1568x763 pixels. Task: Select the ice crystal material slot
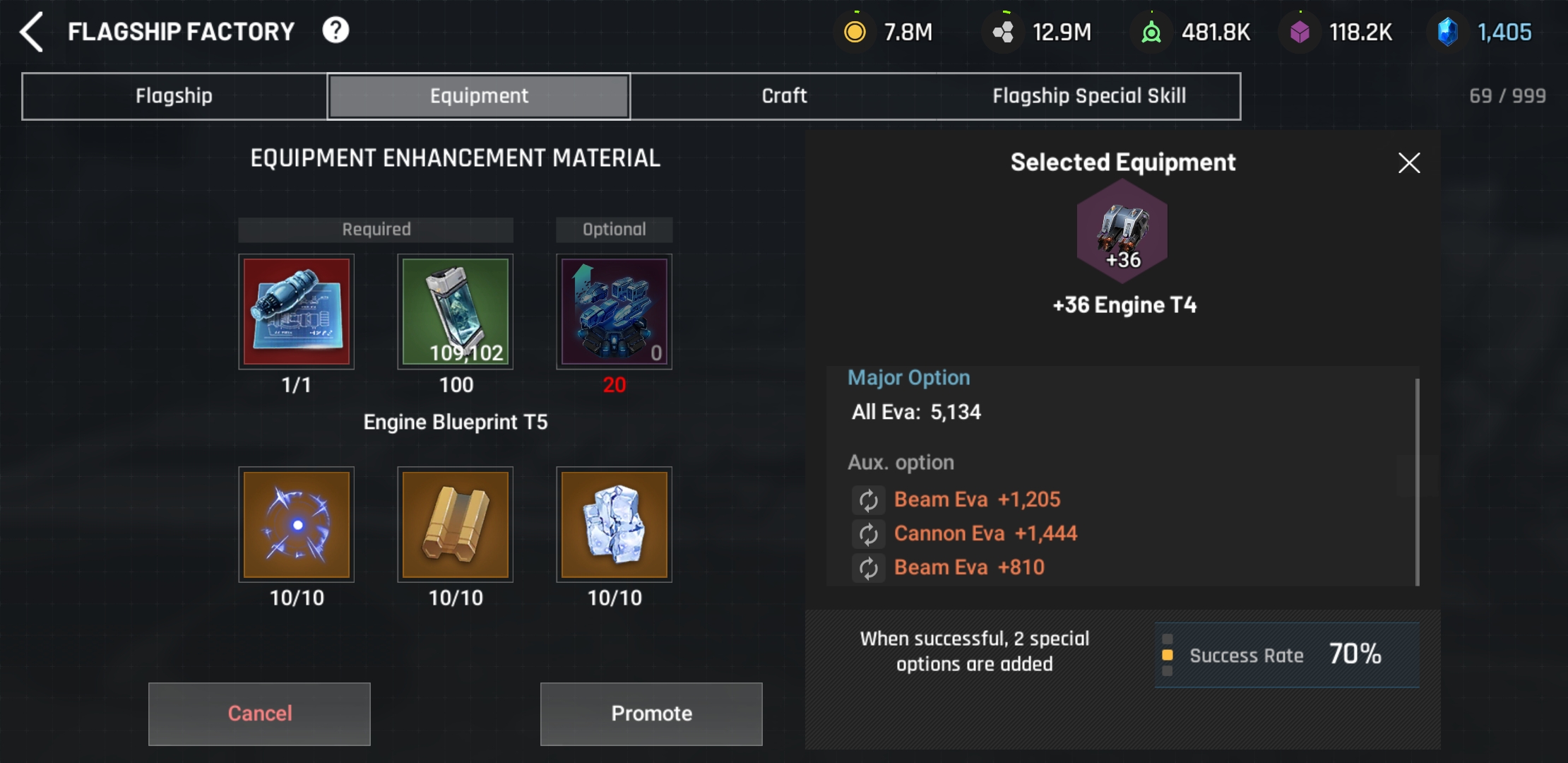pyautogui.click(x=614, y=524)
